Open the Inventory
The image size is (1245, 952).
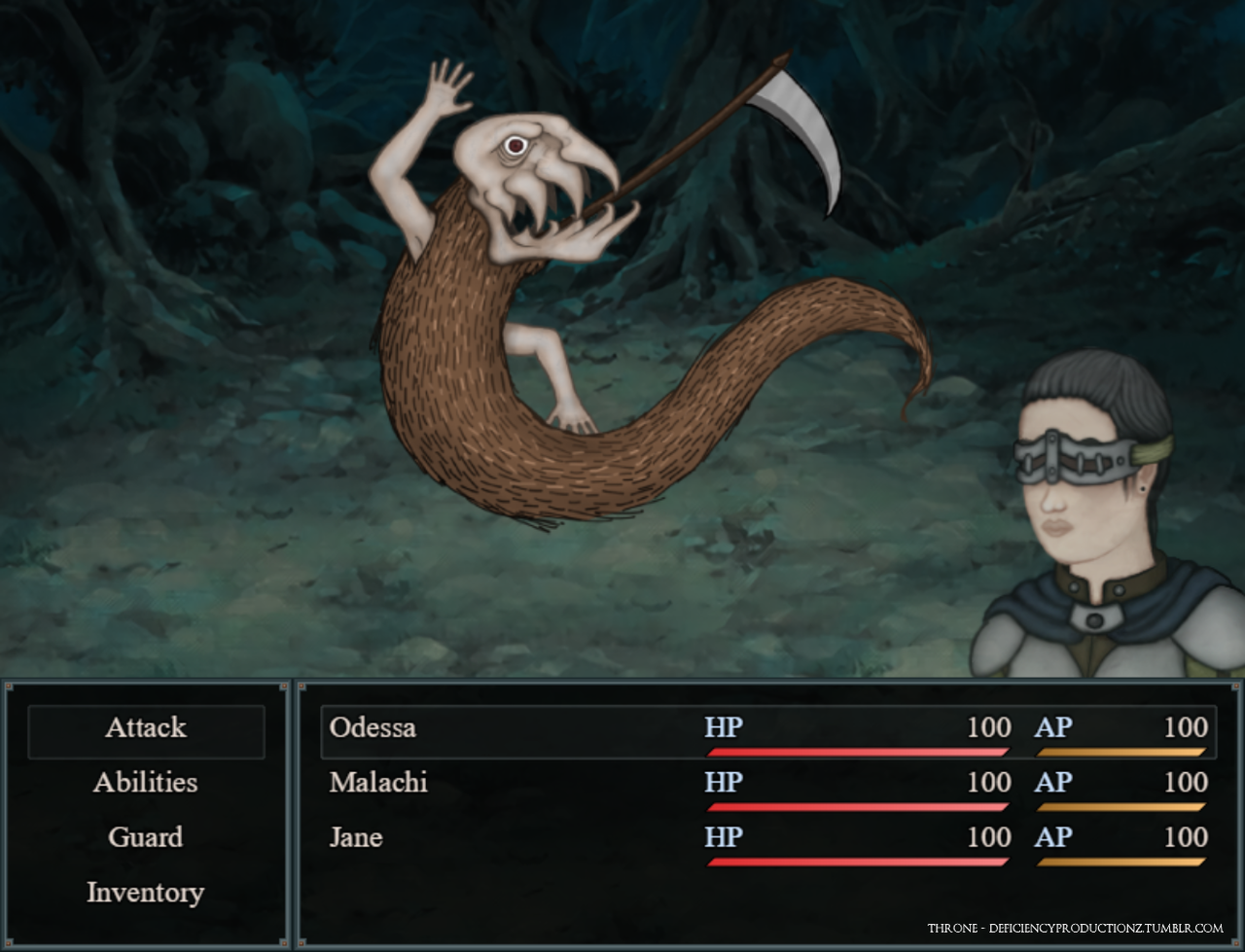[146, 893]
